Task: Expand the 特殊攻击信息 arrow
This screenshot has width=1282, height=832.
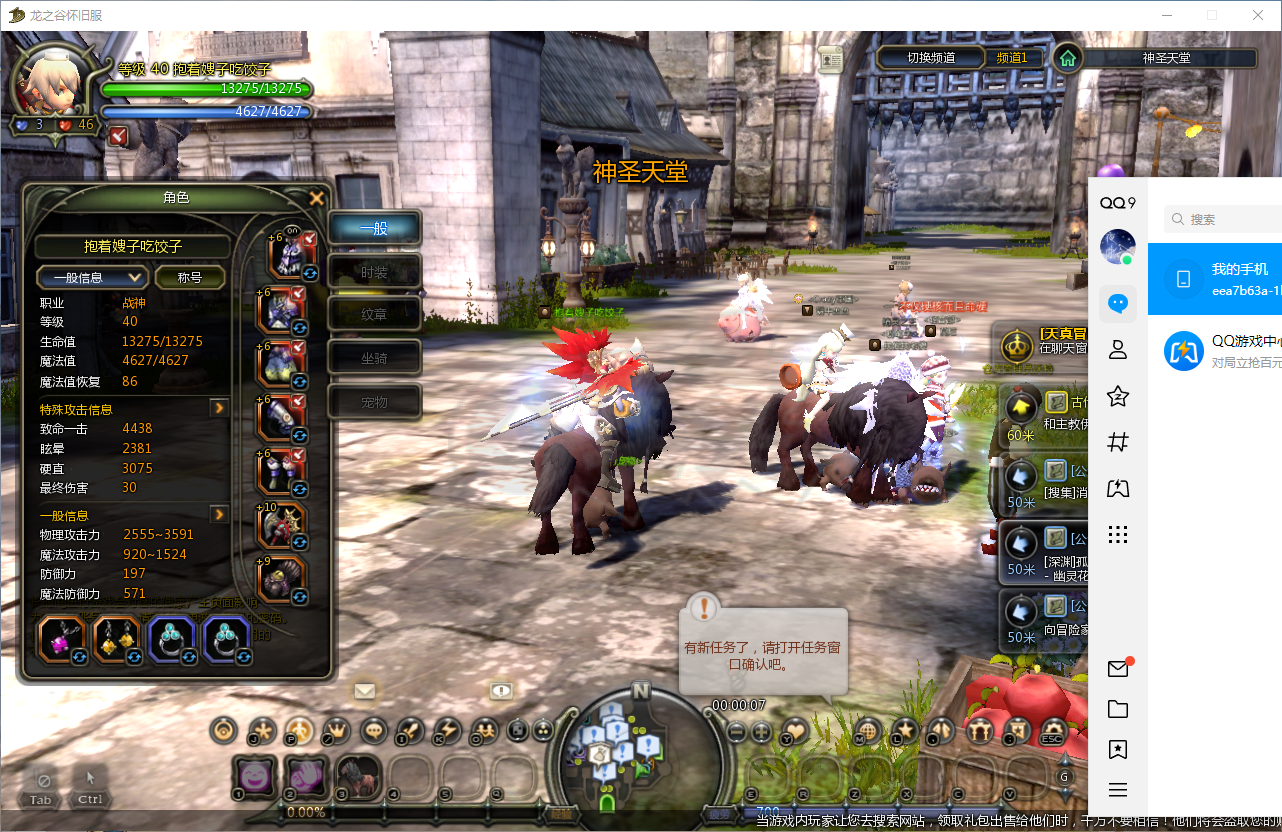Action: tap(219, 408)
